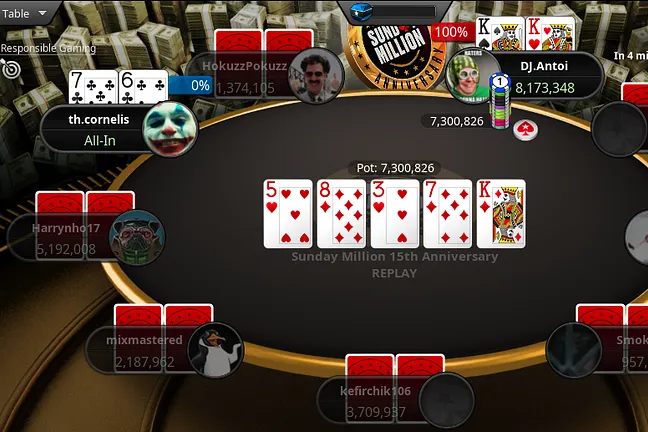Open the Responsible Gaming swirl icon

(x=12, y=69)
